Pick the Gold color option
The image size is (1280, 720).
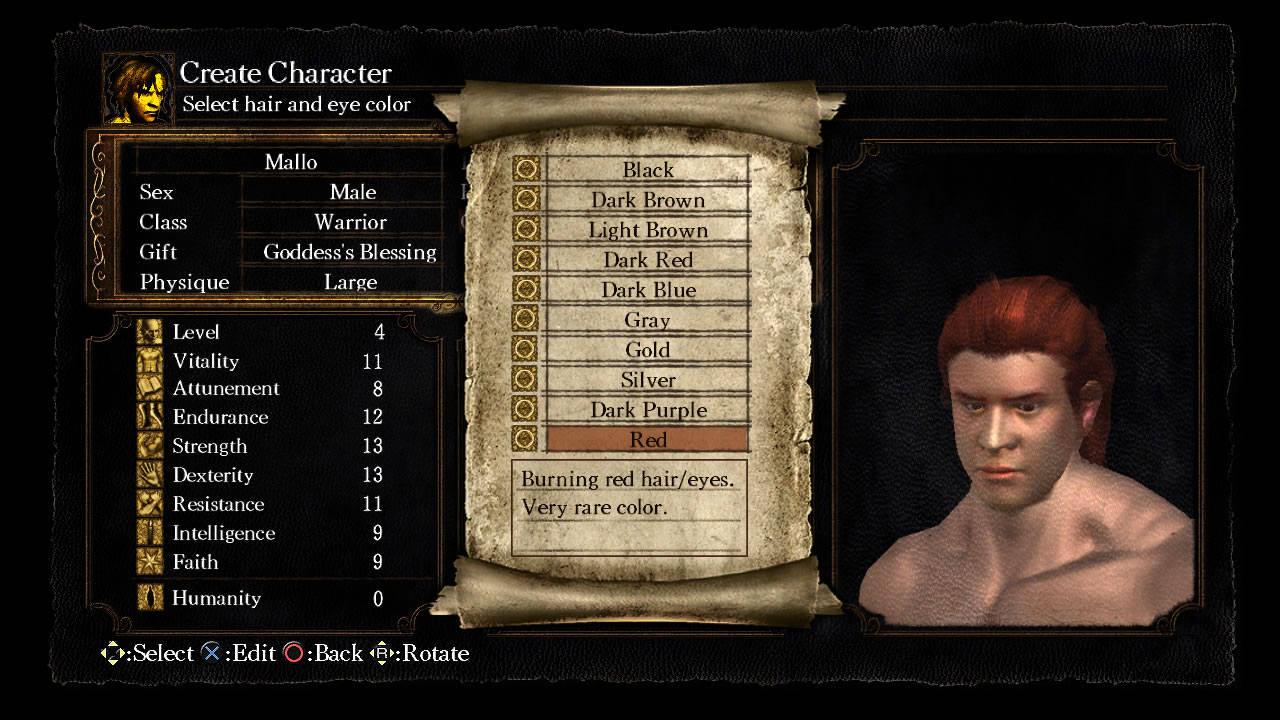(647, 350)
